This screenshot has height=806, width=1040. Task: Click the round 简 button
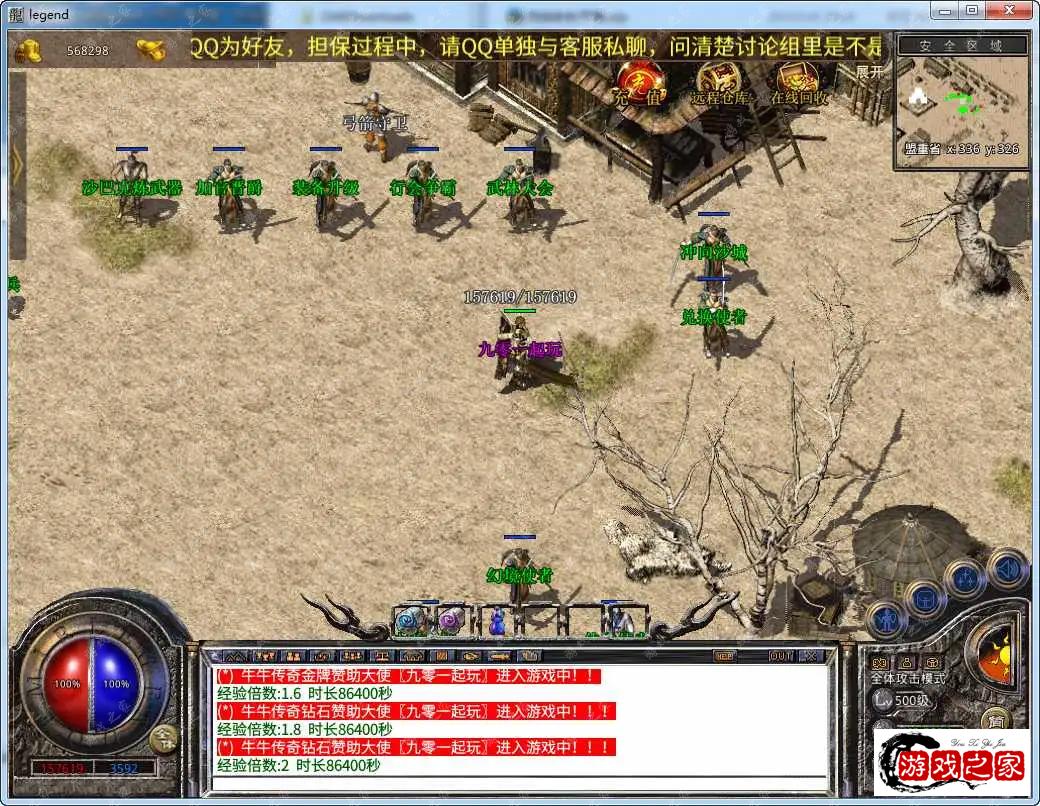pos(994,719)
